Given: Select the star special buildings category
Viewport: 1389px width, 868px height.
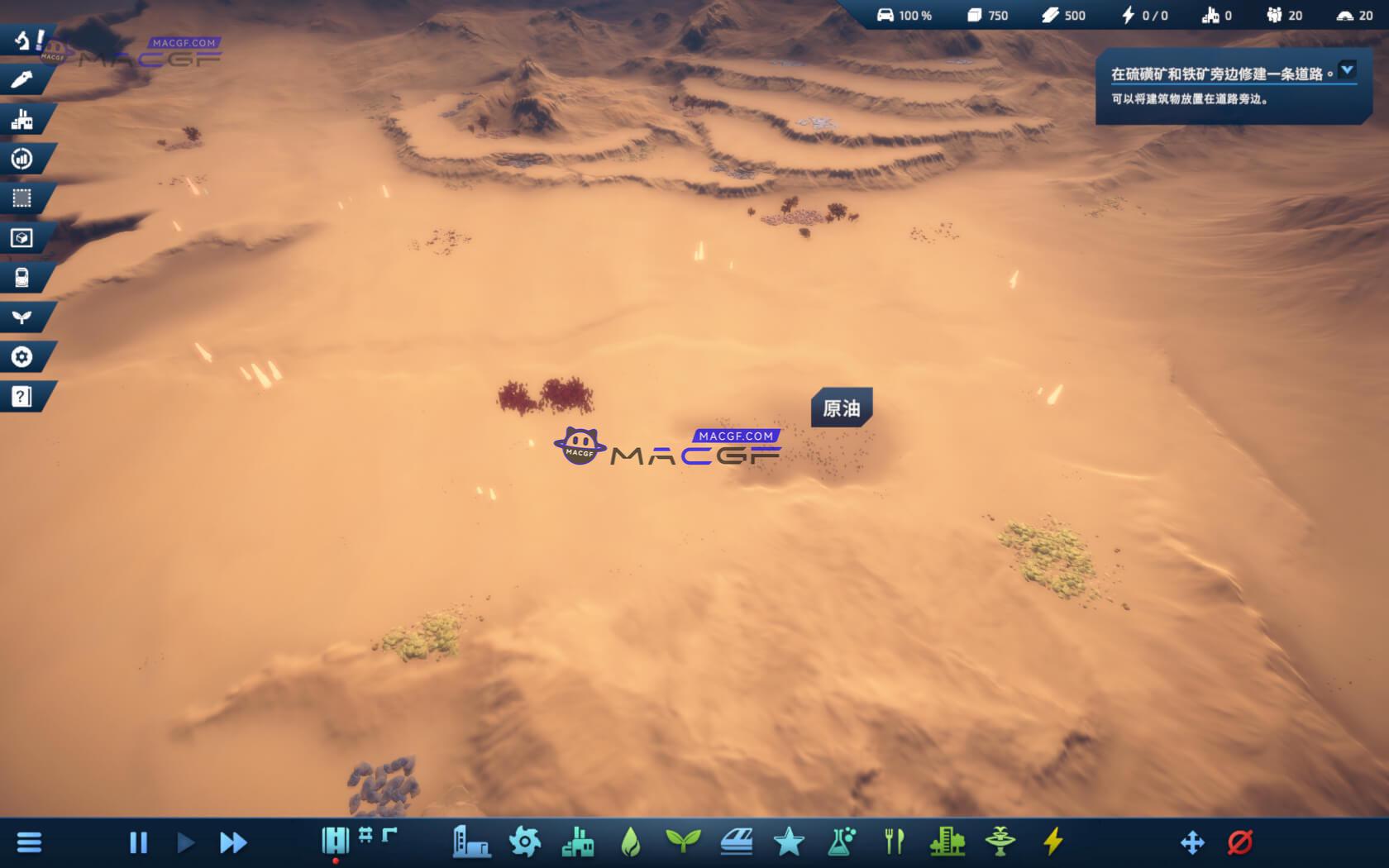Looking at the screenshot, I should tap(790, 842).
